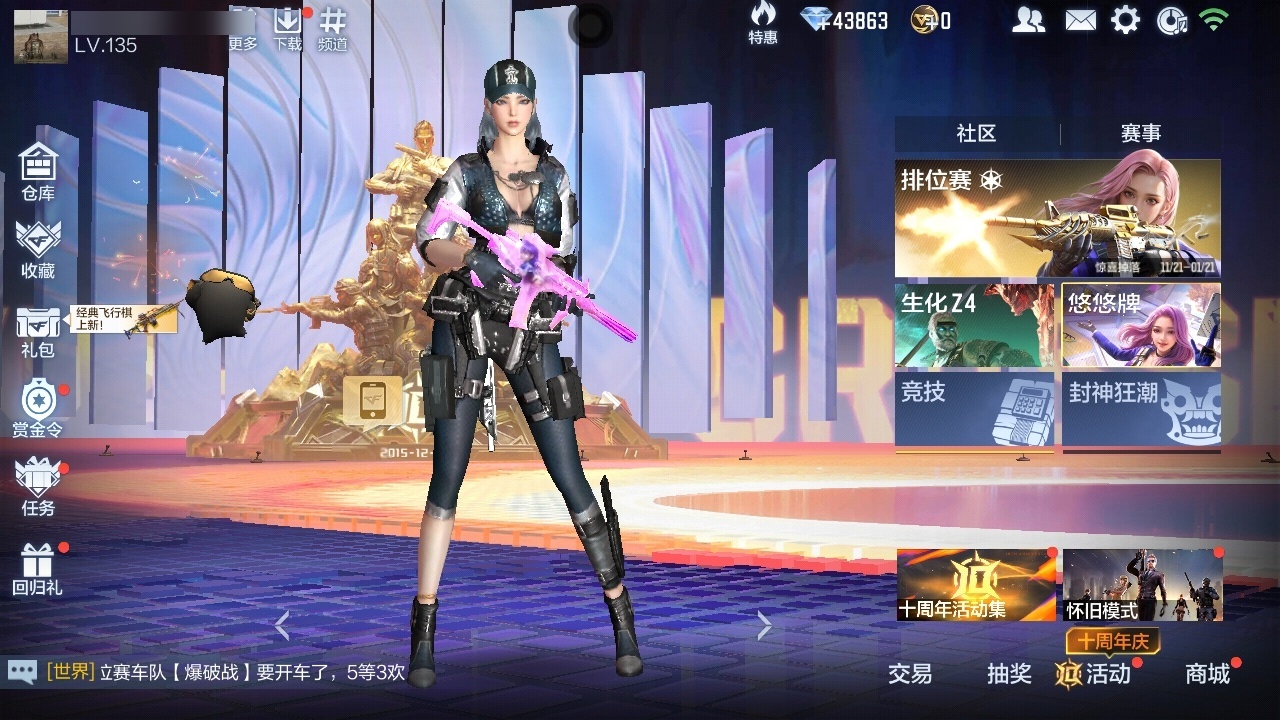Open the 商城 shop
Screen dimensions: 1280x720
click(1207, 674)
